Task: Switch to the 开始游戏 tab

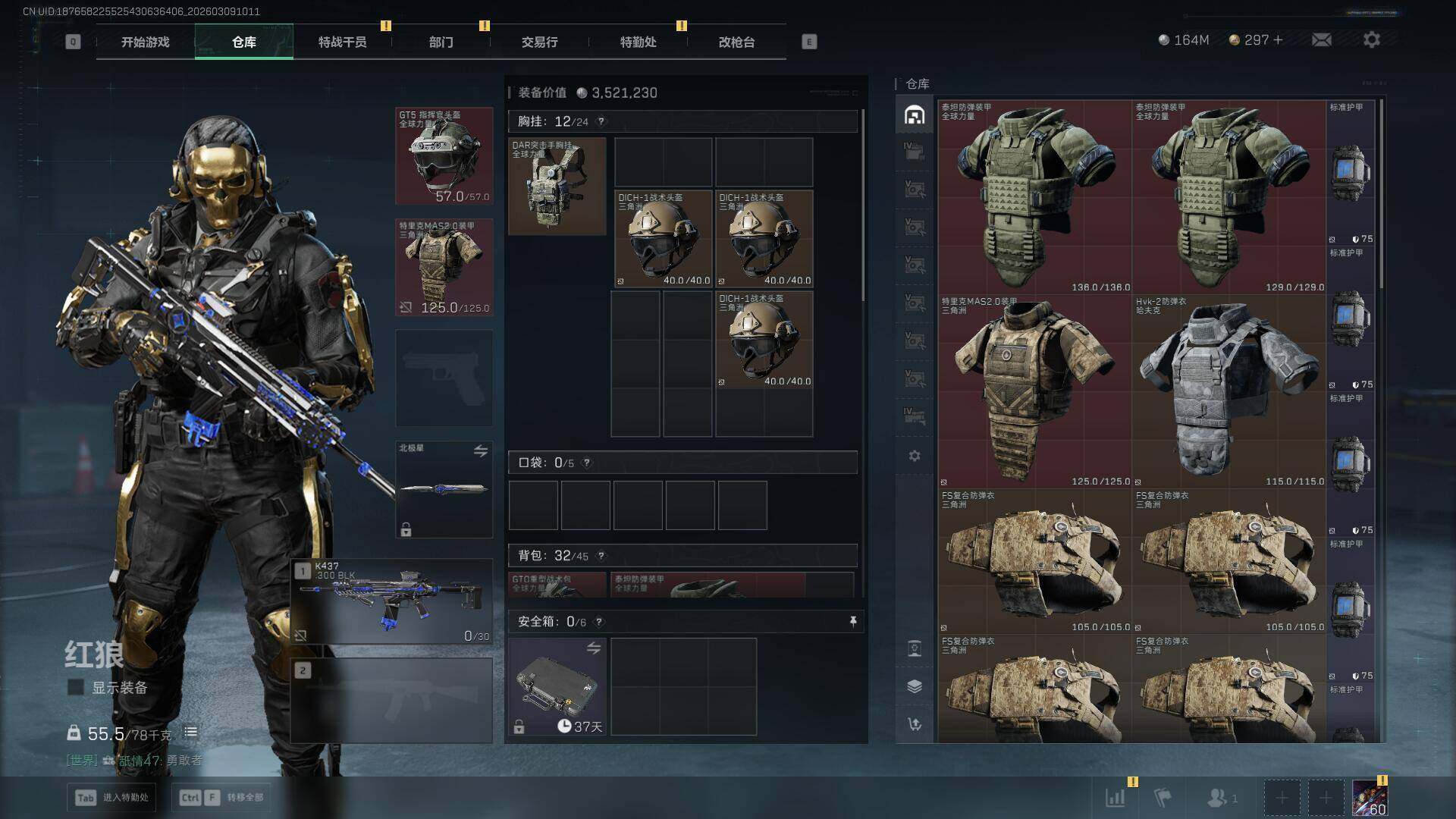Action: pos(145,42)
